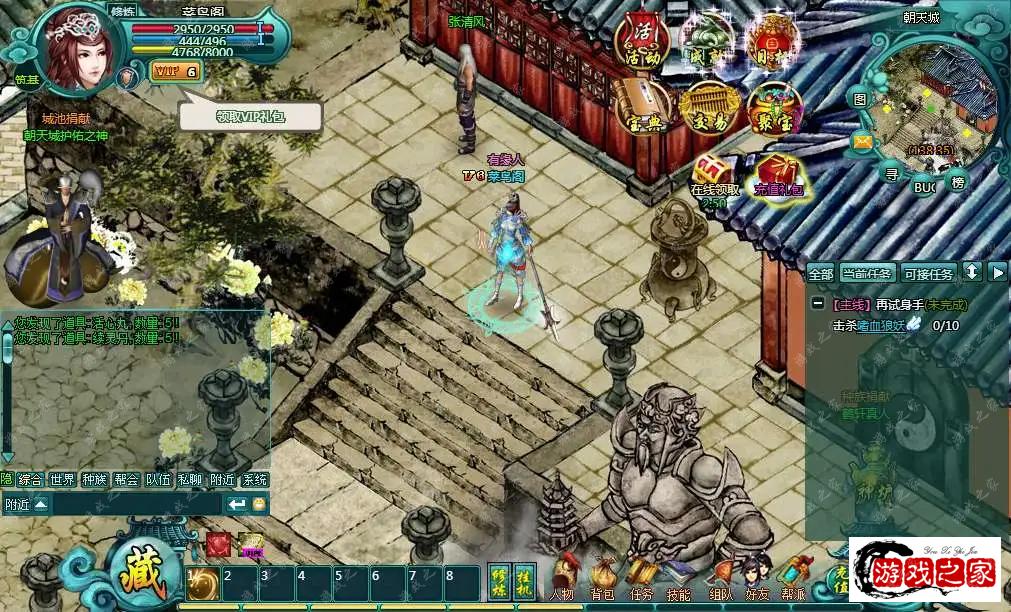Switch to the 当前任务 quest tab
The width and height of the screenshot is (1011, 612).
click(867, 273)
